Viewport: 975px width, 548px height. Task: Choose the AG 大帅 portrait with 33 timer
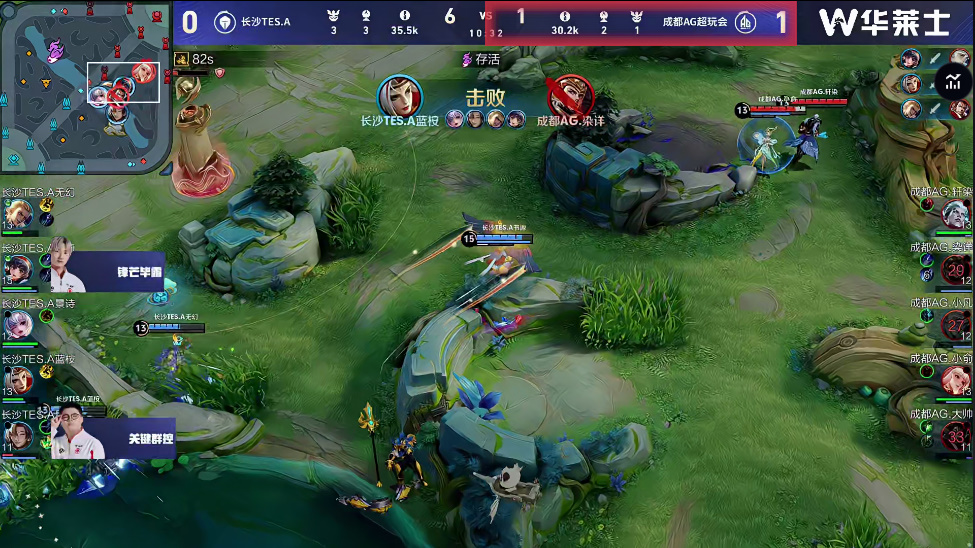point(957,436)
